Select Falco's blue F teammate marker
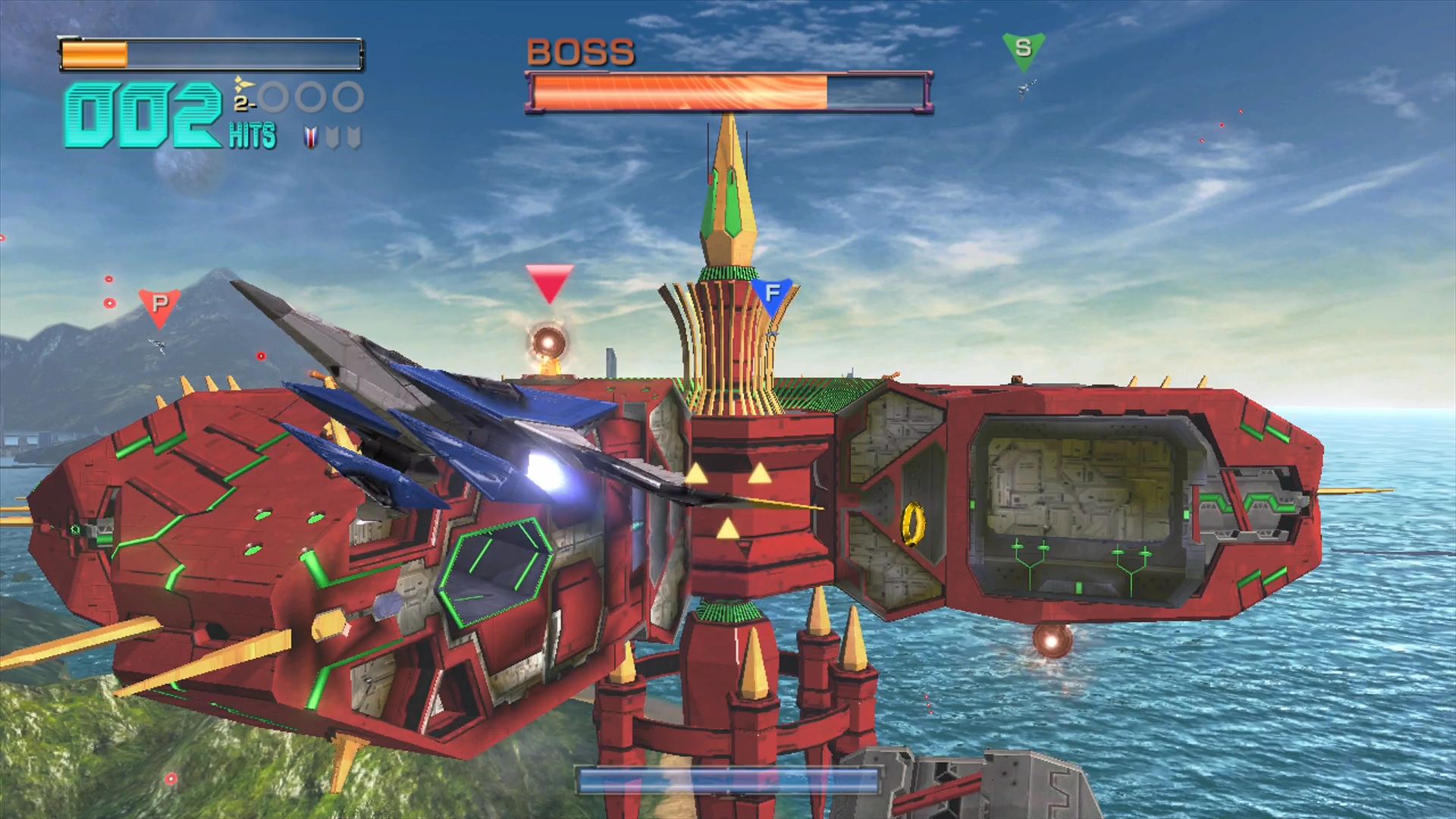 pyautogui.click(x=772, y=294)
